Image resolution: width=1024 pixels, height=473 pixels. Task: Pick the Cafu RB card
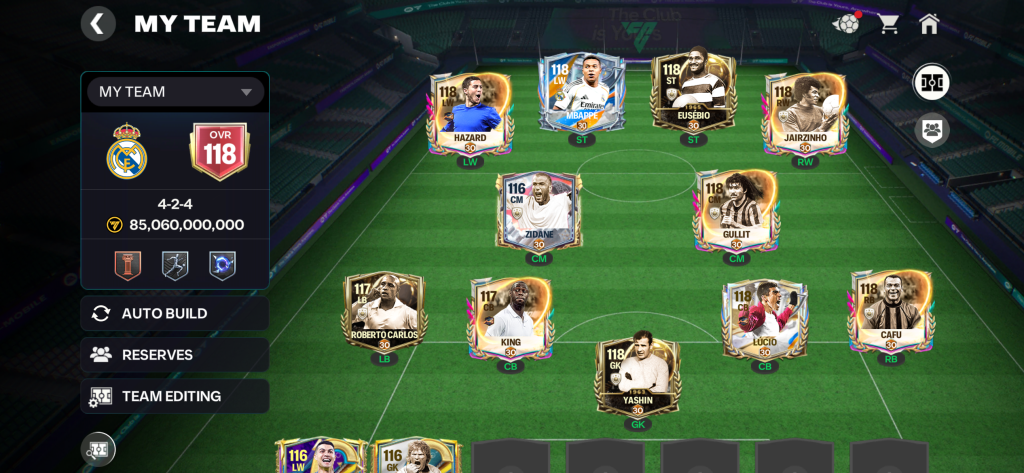coord(891,310)
